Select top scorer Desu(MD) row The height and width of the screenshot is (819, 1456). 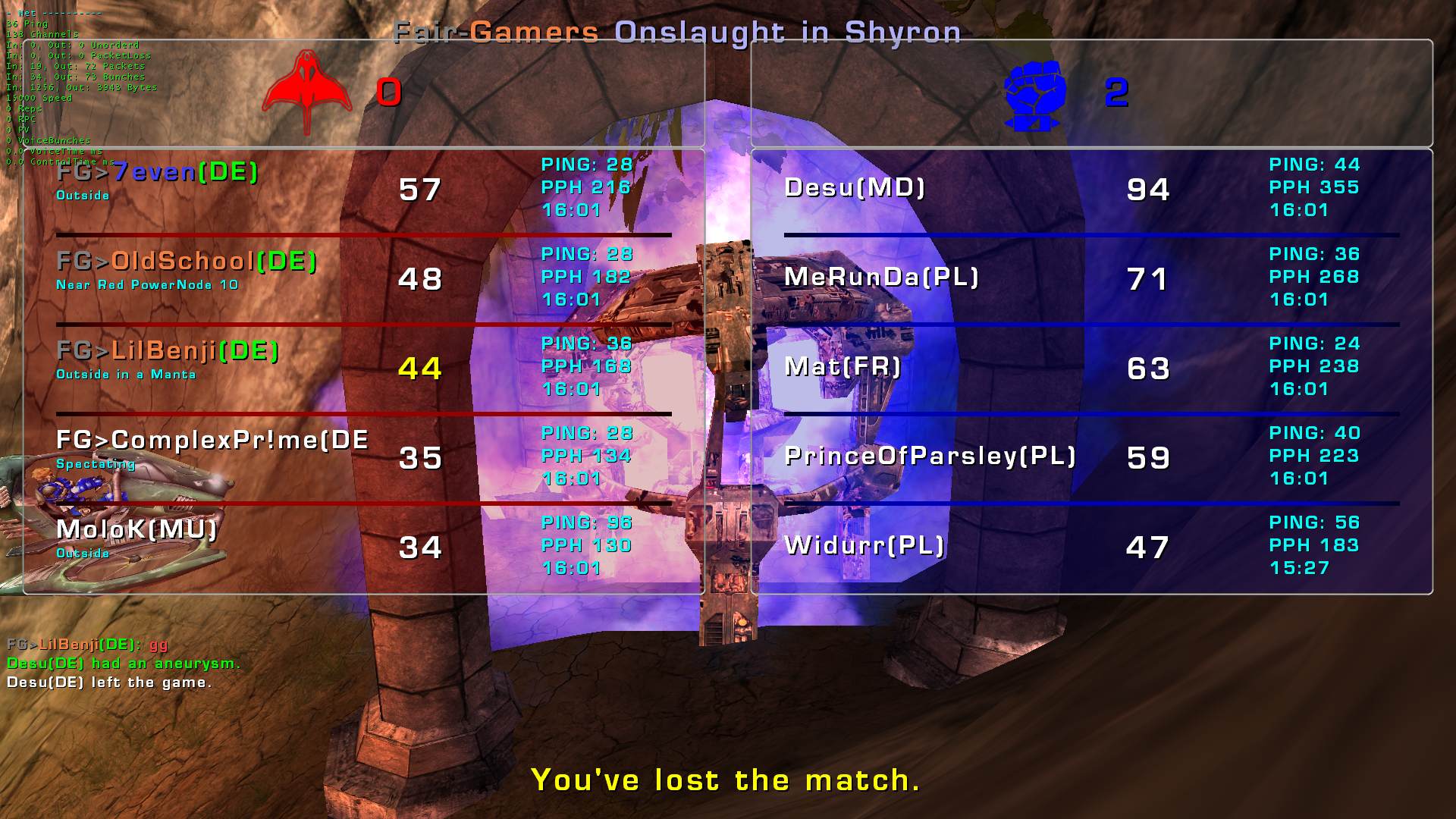point(855,188)
